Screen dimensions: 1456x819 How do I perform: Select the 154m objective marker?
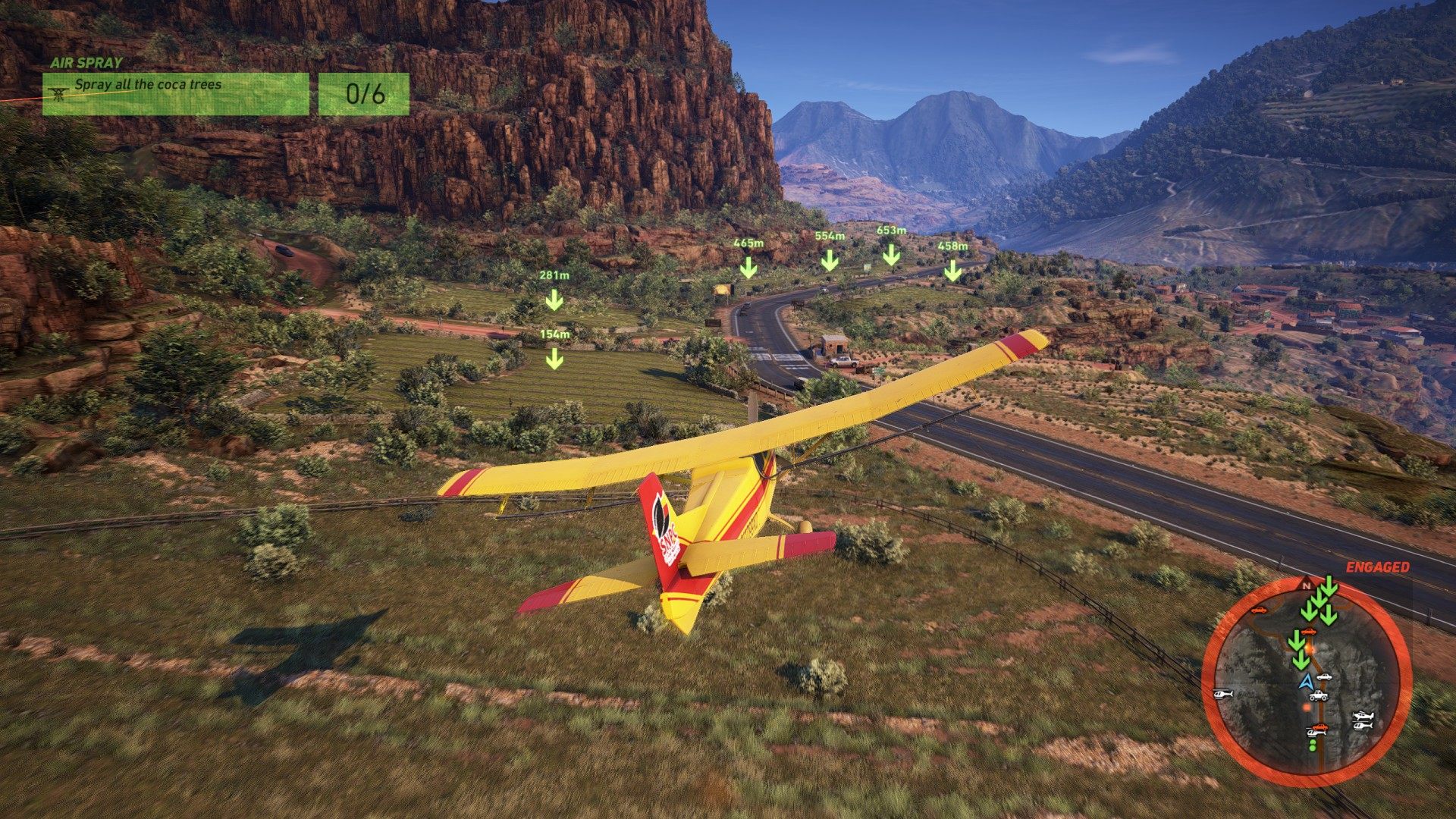click(554, 357)
